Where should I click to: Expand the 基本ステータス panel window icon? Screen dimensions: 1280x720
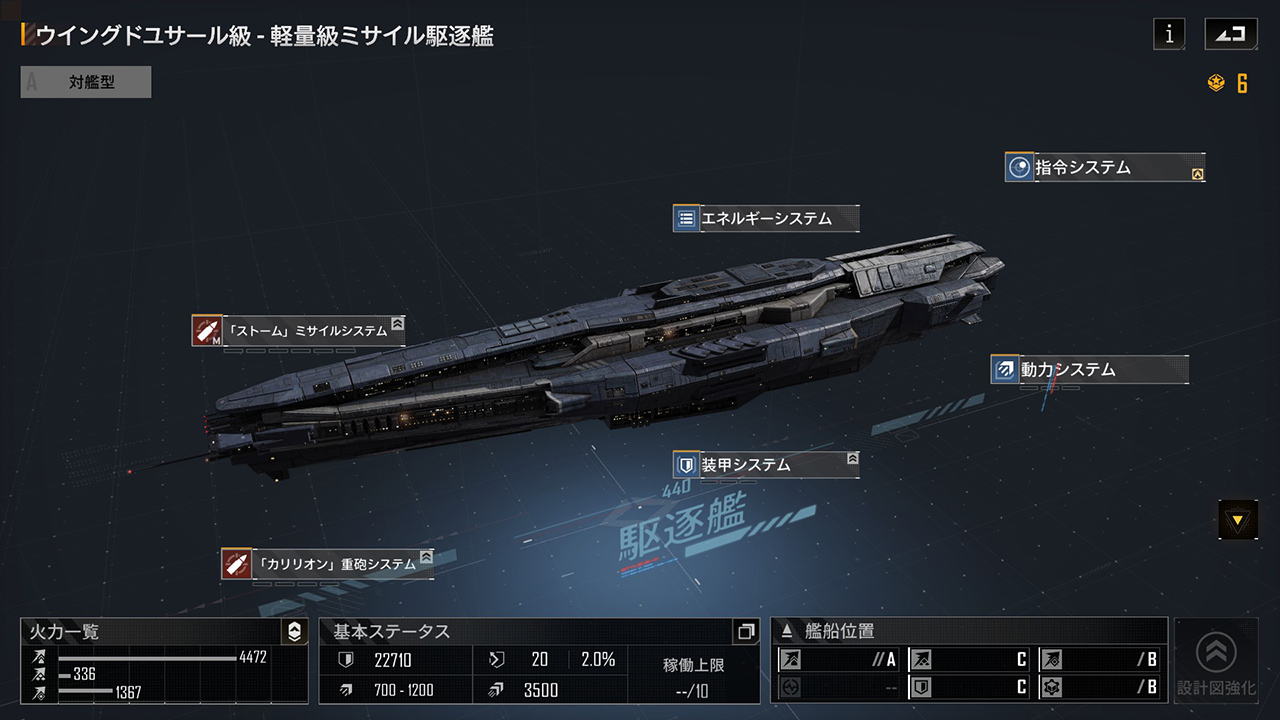[x=745, y=632]
